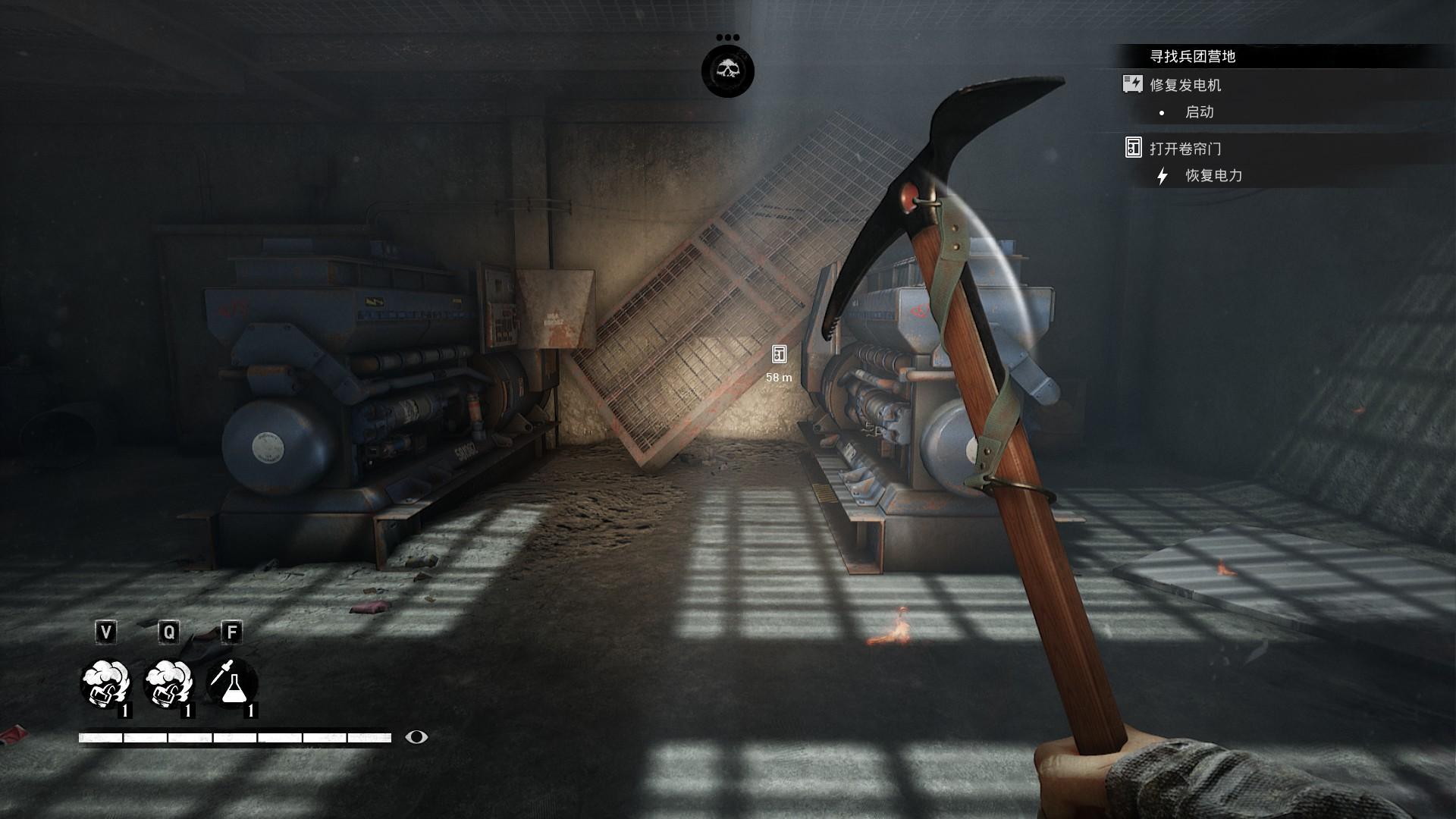Image resolution: width=1456 pixels, height=819 pixels.
Task: Click the 恢复电力 sub-objective
Action: [x=1213, y=176]
